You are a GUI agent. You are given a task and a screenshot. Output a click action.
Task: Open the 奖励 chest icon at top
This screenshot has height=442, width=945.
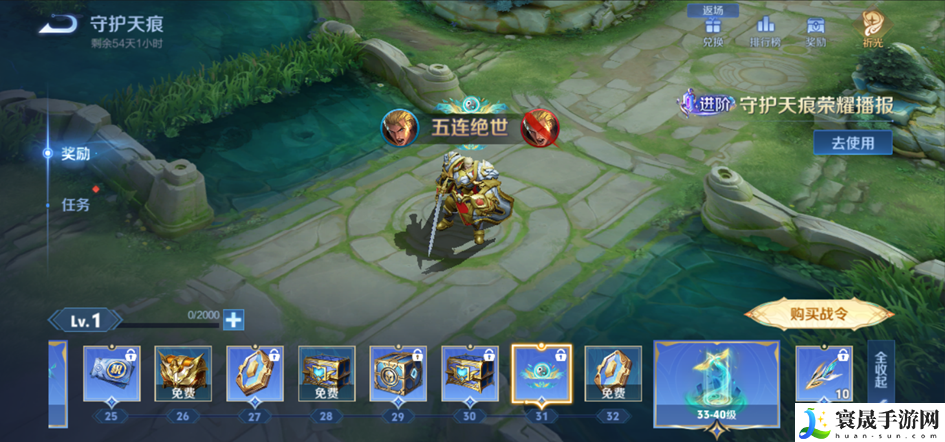[x=816, y=31]
